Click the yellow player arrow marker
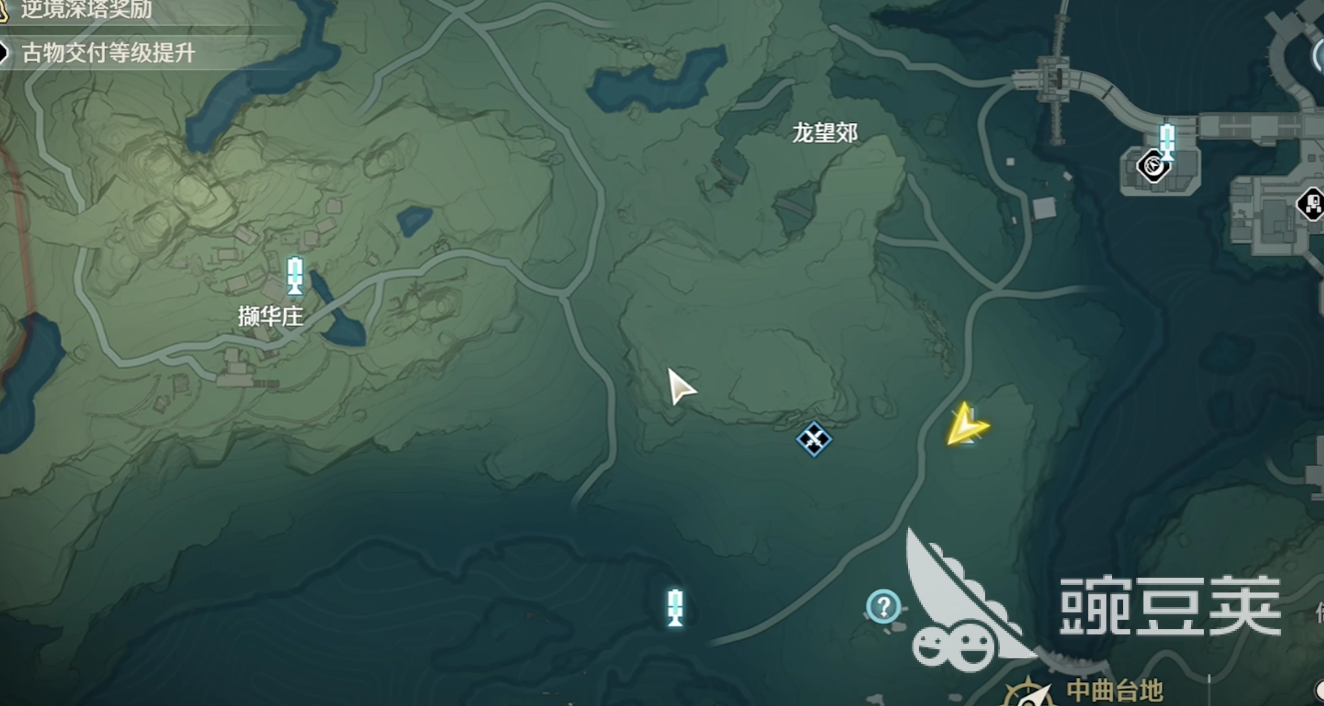Viewport: 1324px width, 706px height. [966, 427]
